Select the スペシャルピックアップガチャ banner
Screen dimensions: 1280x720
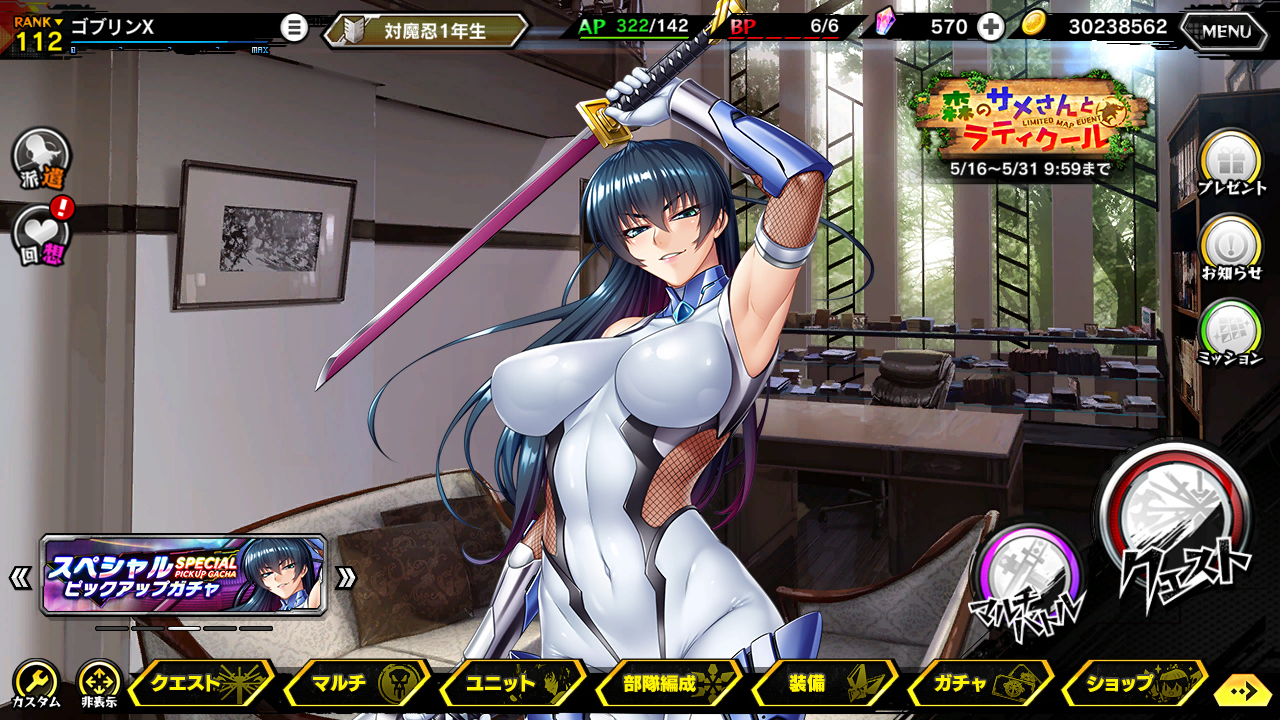[x=184, y=575]
